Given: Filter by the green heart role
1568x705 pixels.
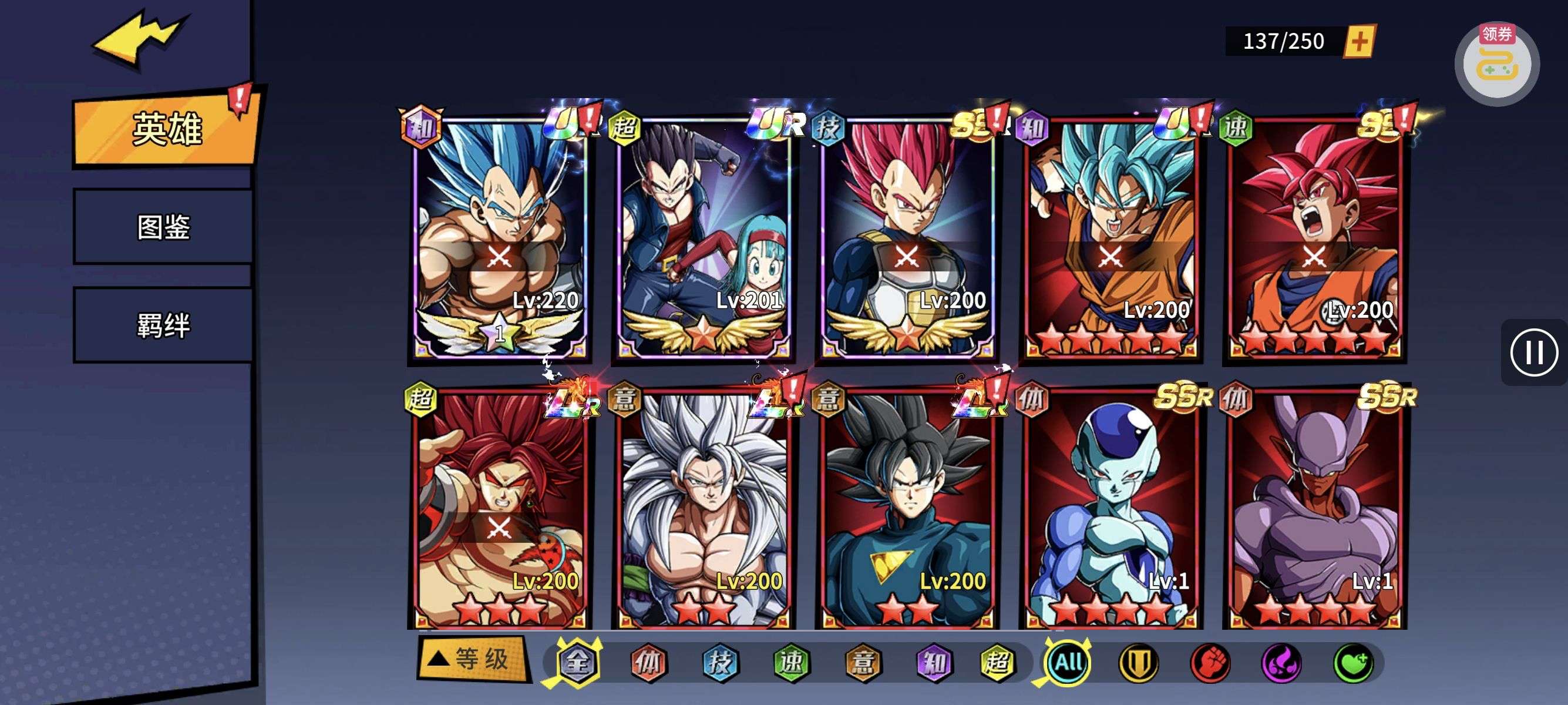Looking at the screenshot, I should point(1352,662).
